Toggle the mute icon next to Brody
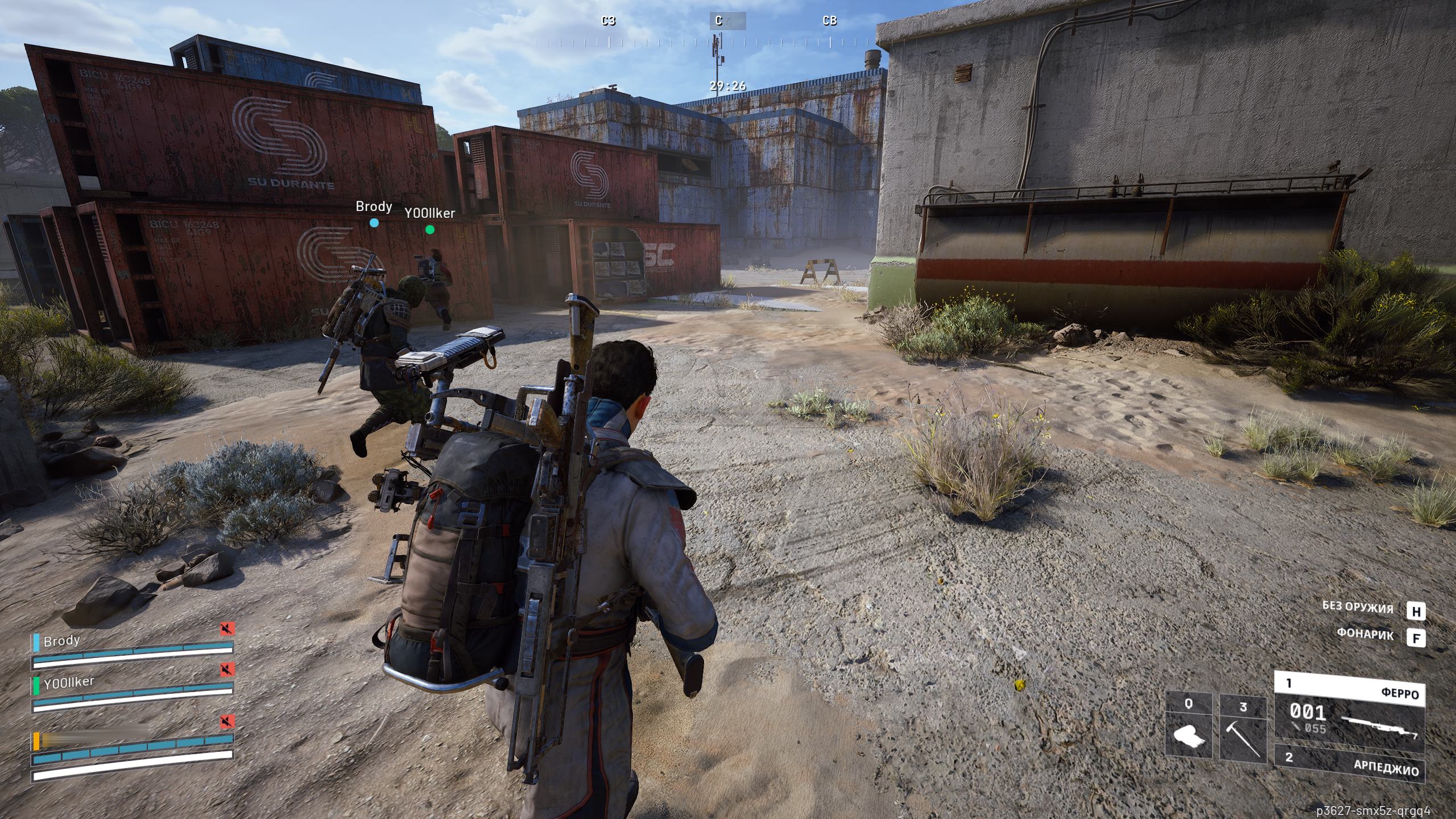This screenshot has height=819, width=1456. tap(227, 629)
